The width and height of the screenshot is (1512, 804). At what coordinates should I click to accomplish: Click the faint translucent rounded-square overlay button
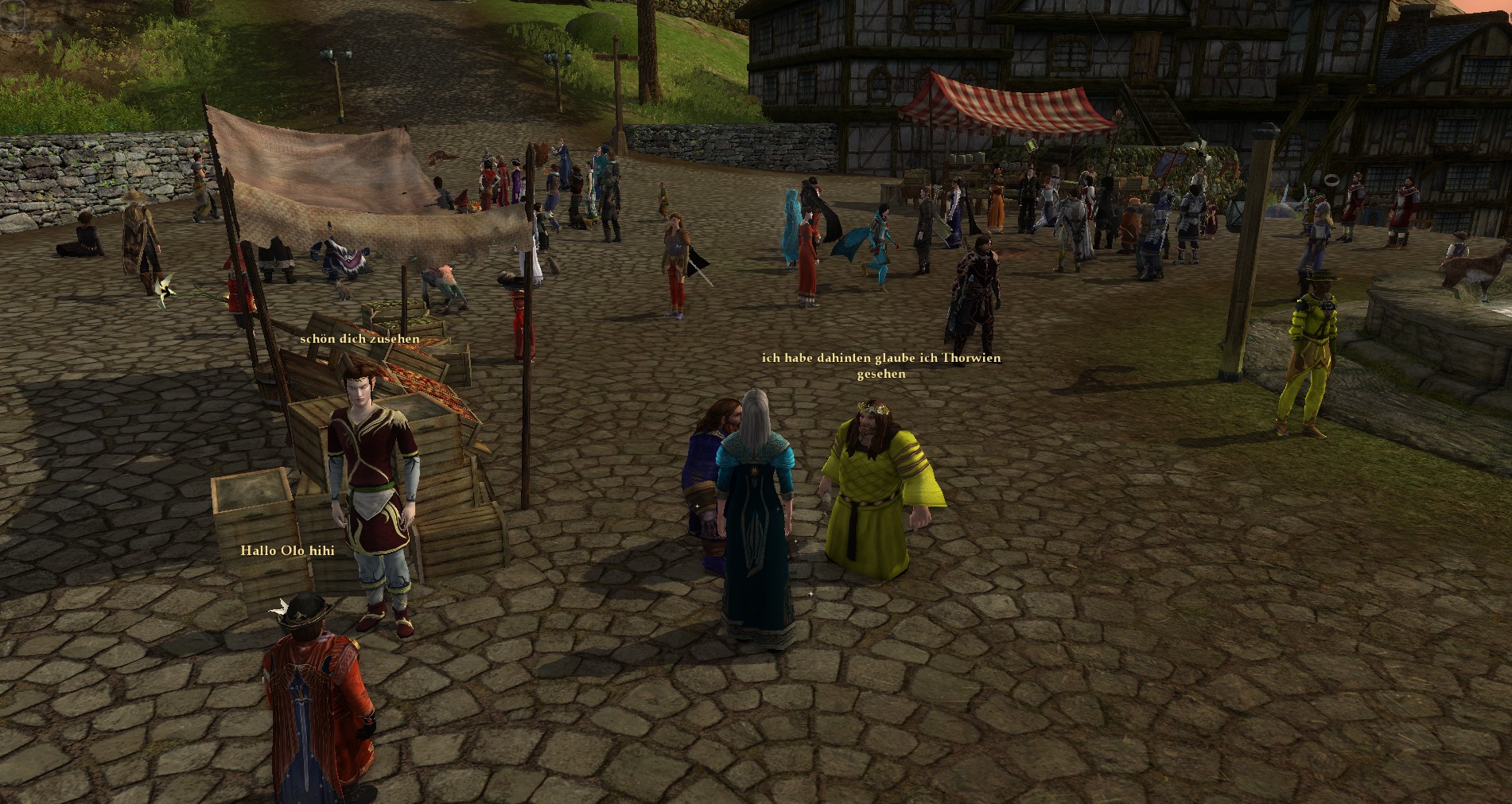(x=14, y=15)
